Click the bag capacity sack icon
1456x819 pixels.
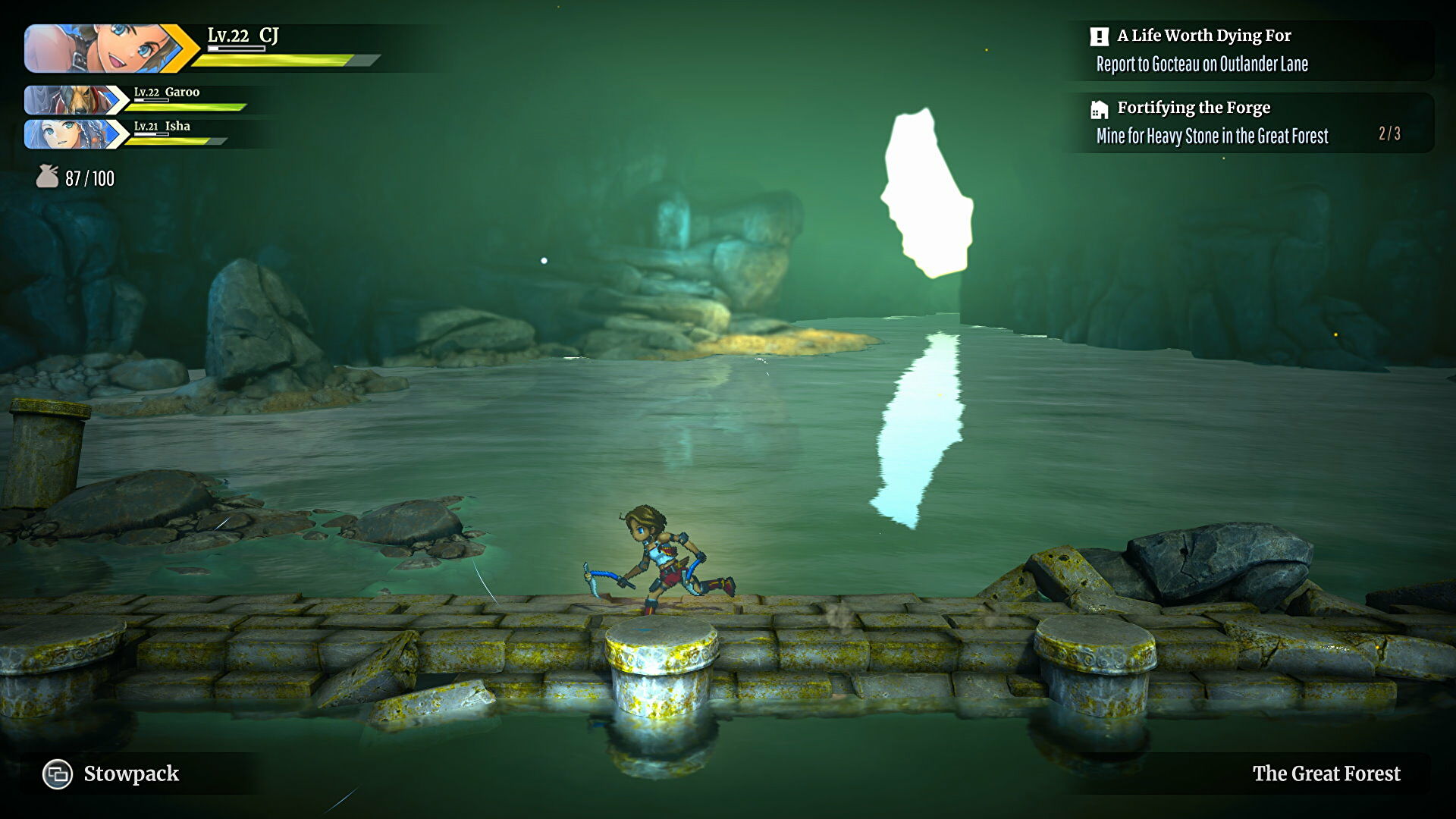coord(47,177)
